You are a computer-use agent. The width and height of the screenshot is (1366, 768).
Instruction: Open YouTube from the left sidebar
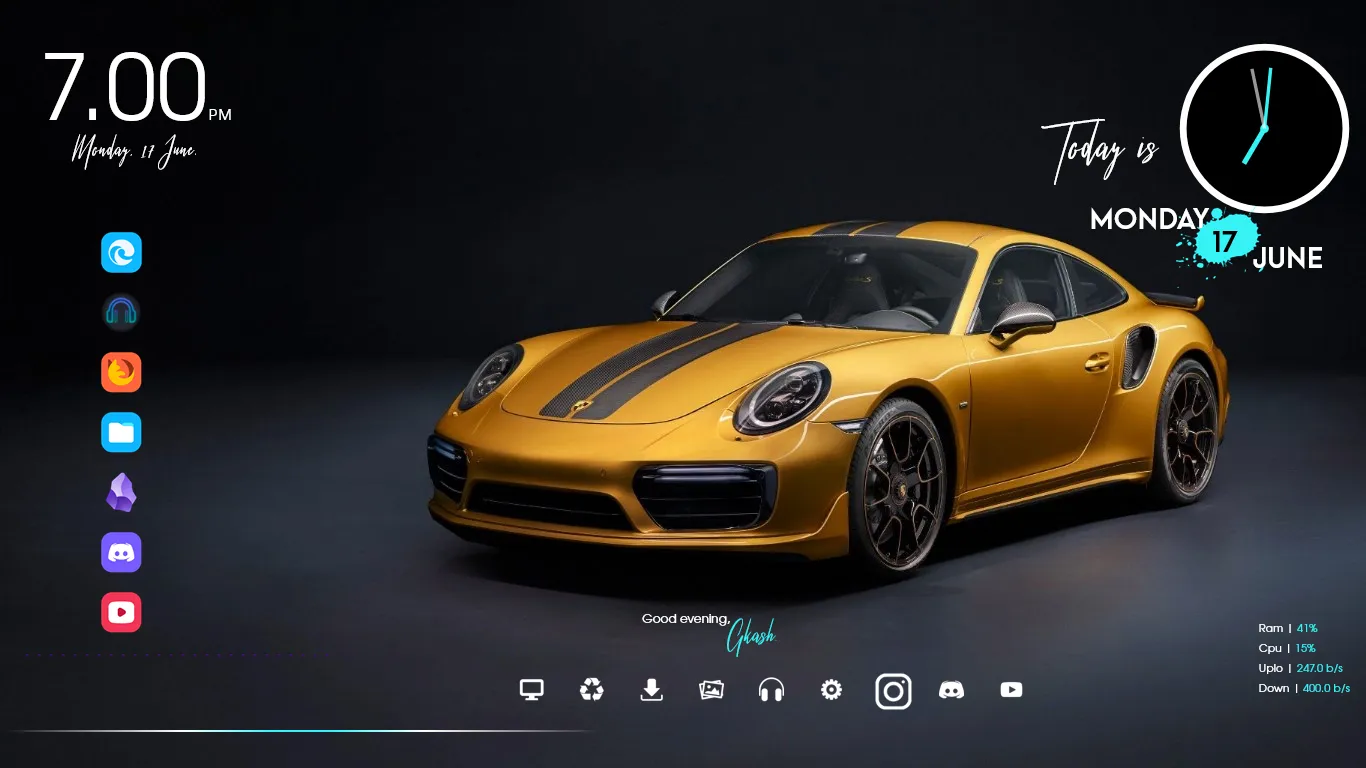[121, 612]
